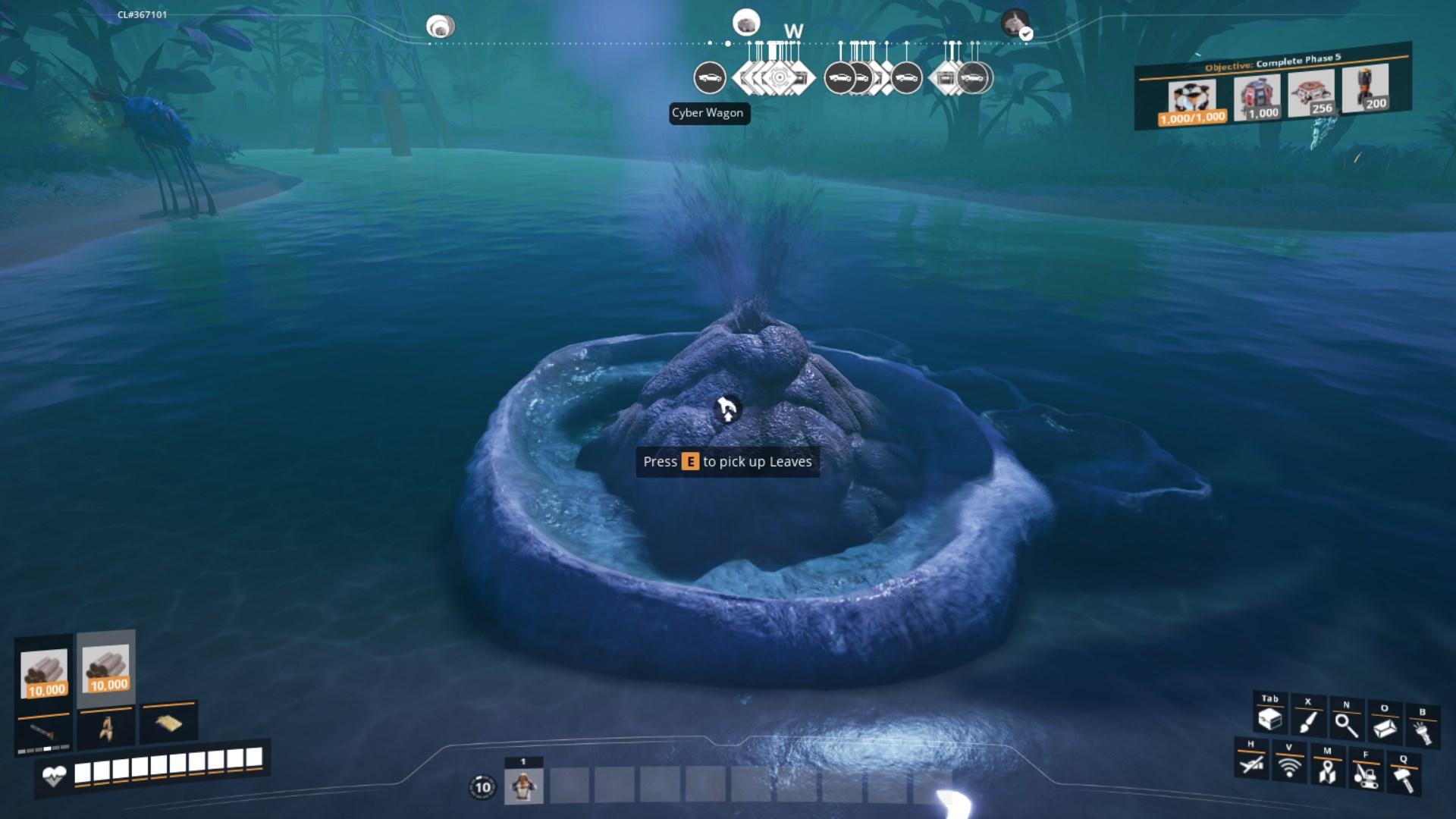Activate the resource scanner signal icon
This screenshot has height=819, width=1456.
(x=1289, y=767)
